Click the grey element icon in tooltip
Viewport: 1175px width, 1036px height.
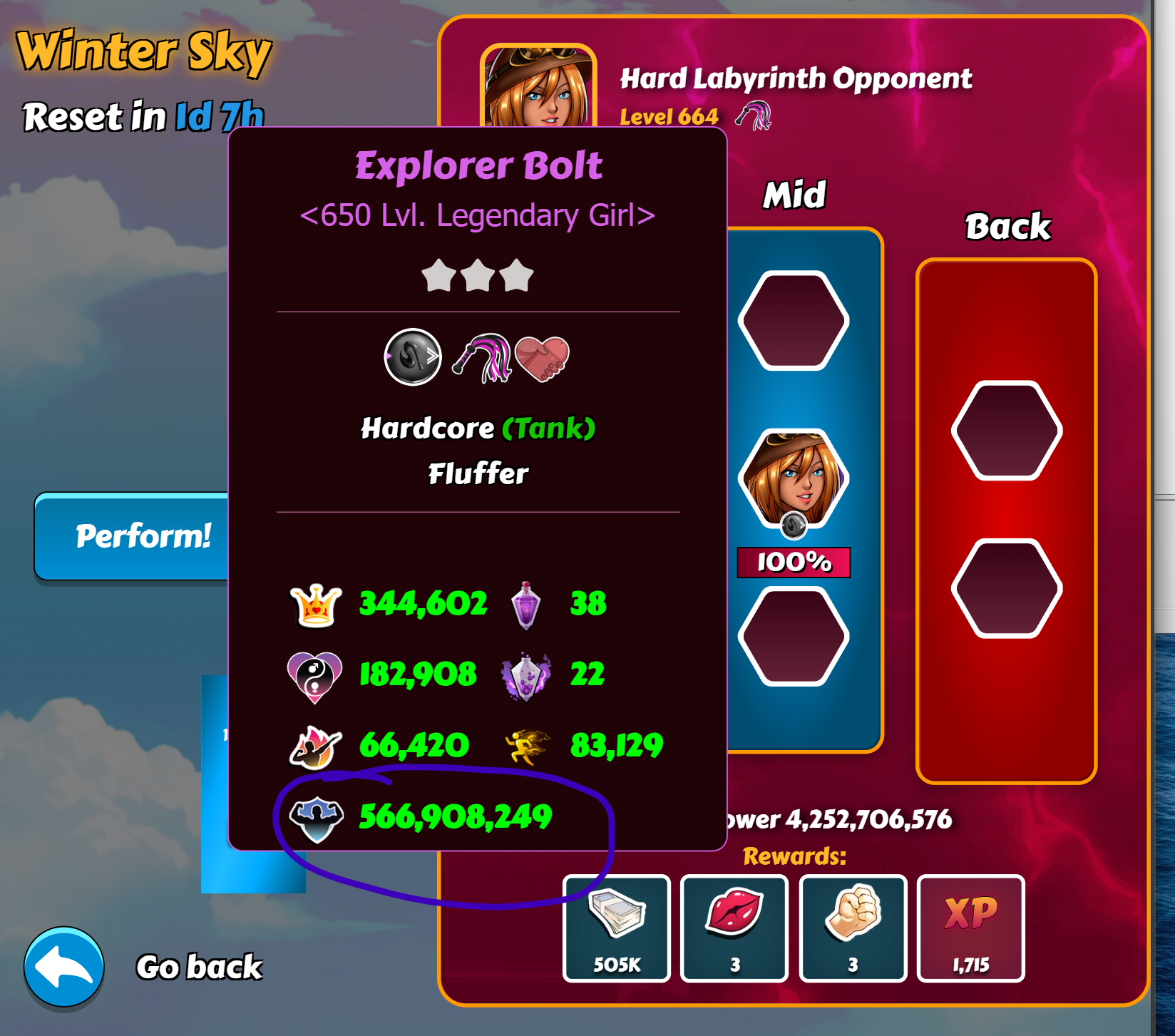[x=413, y=357]
